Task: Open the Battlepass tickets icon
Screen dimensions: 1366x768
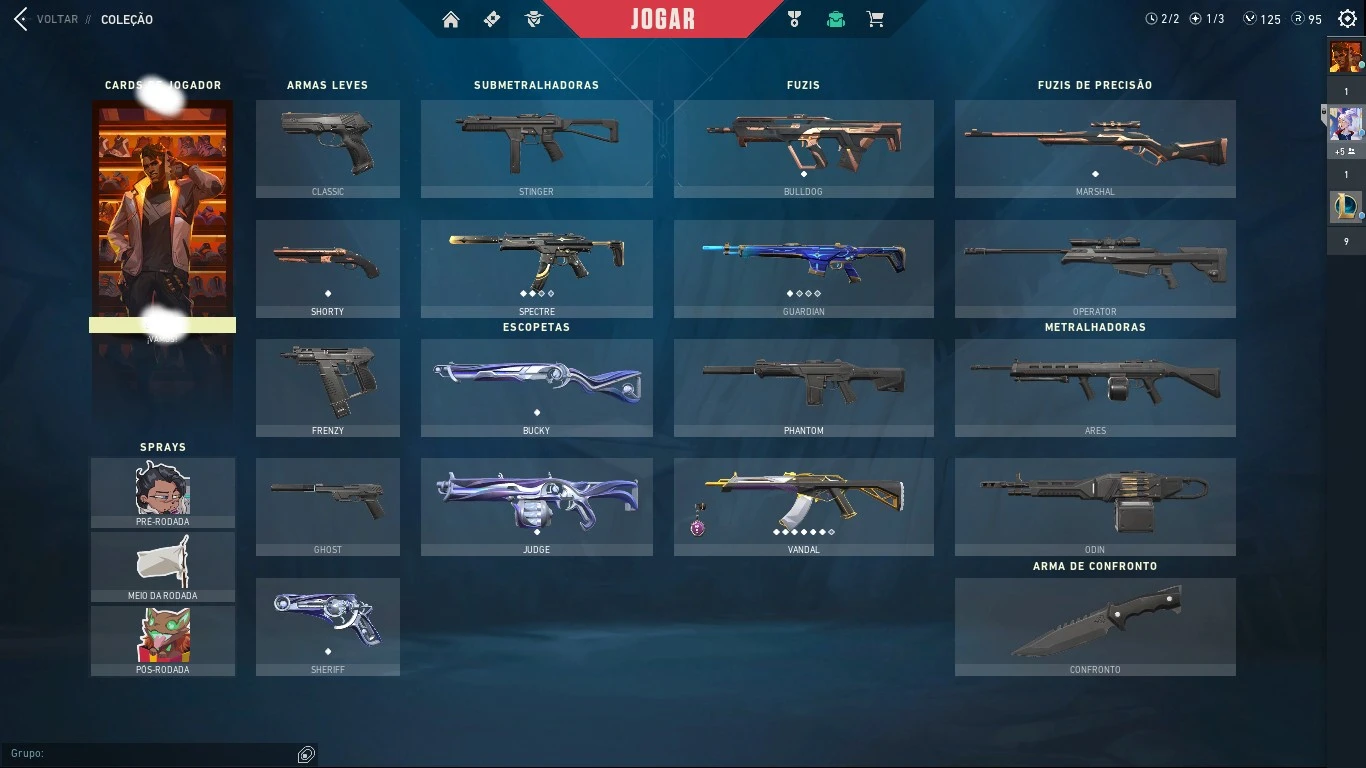Action: click(492, 18)
